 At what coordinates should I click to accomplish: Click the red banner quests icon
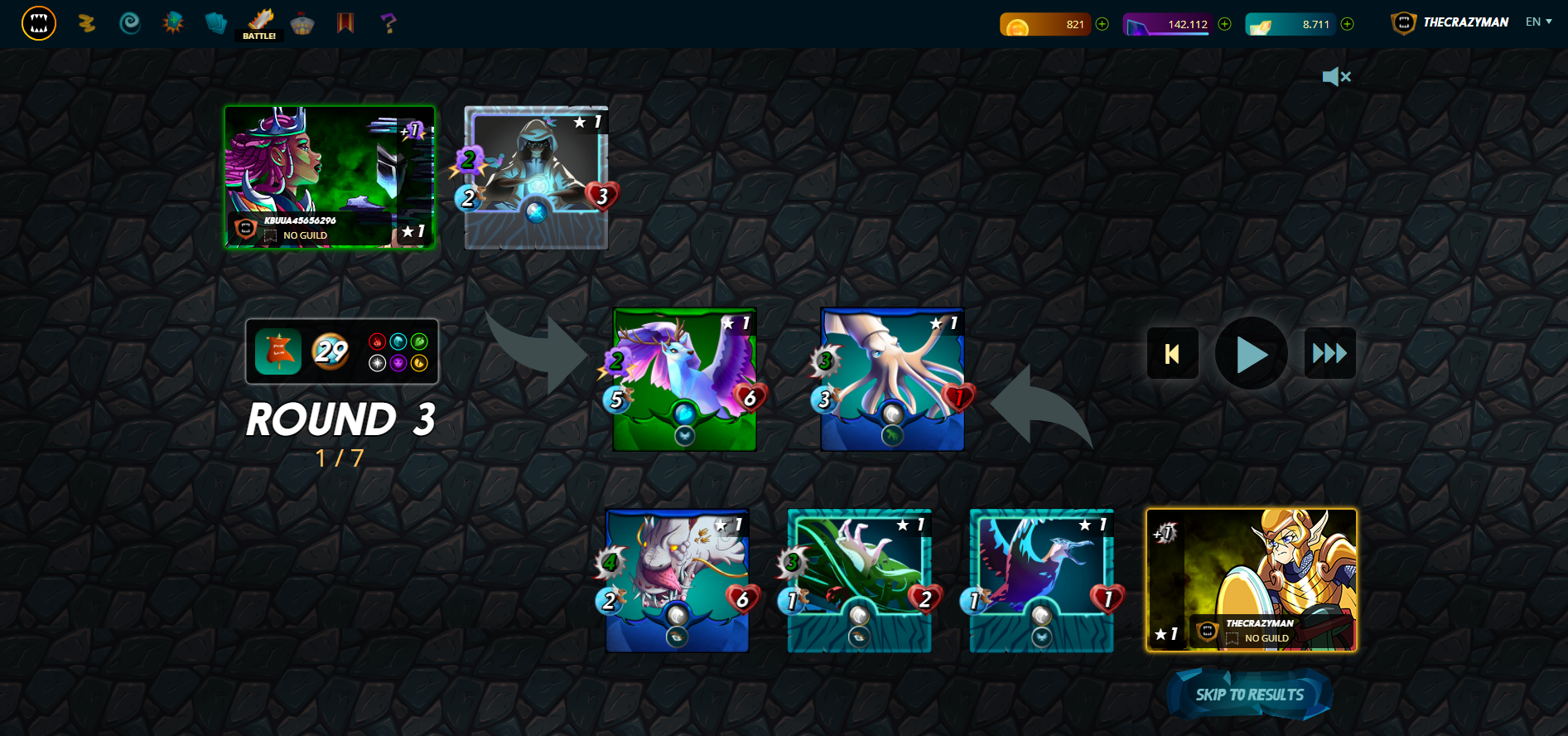345,23
